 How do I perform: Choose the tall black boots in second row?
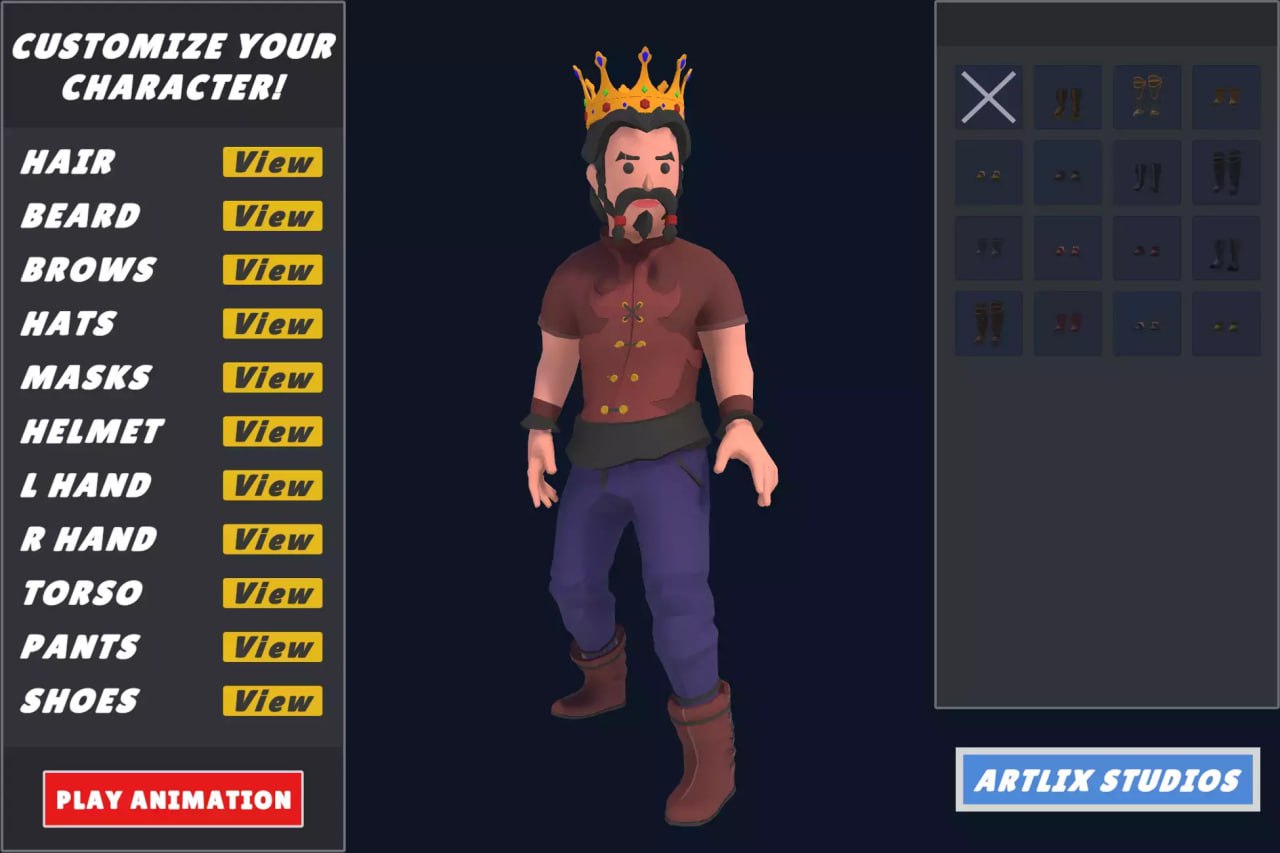[x=1147, y=172]
